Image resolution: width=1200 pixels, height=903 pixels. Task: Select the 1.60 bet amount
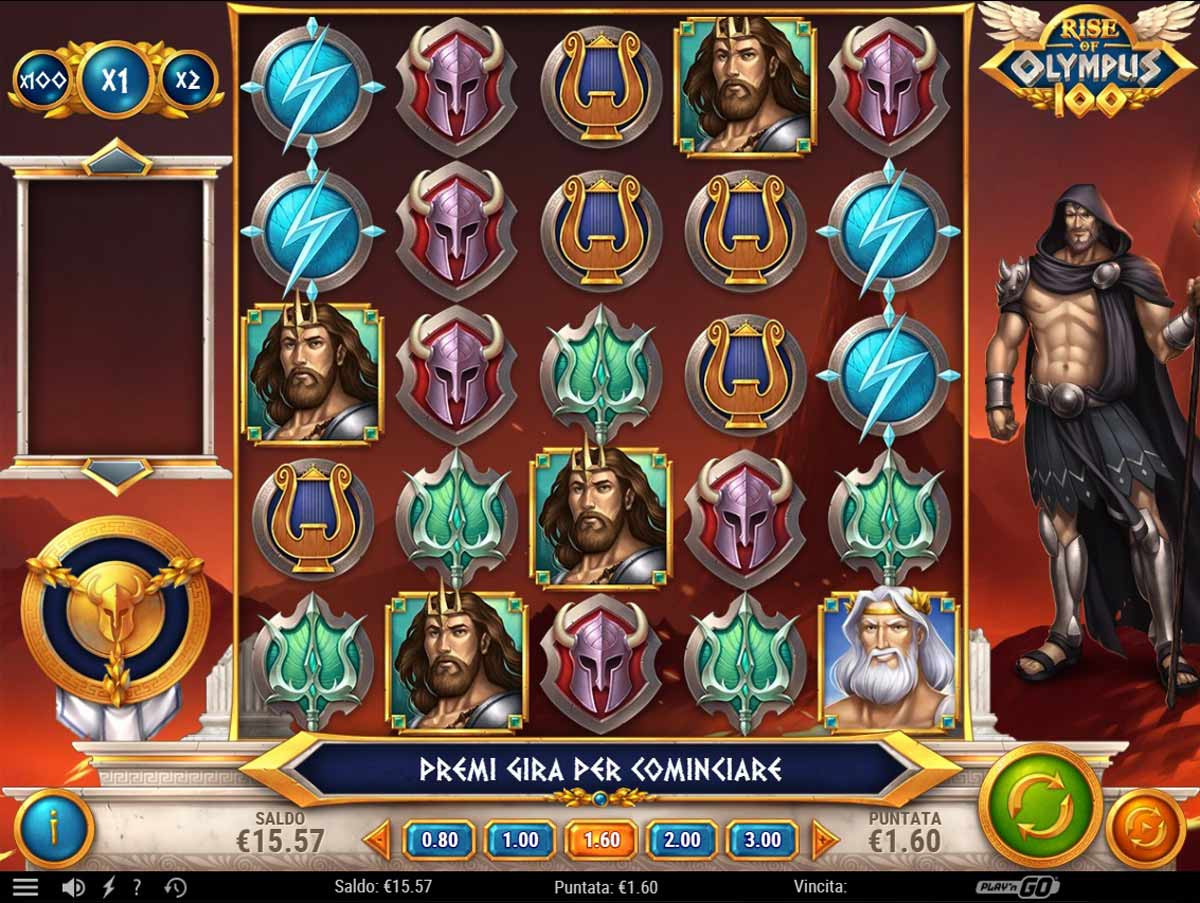(601, 840)
